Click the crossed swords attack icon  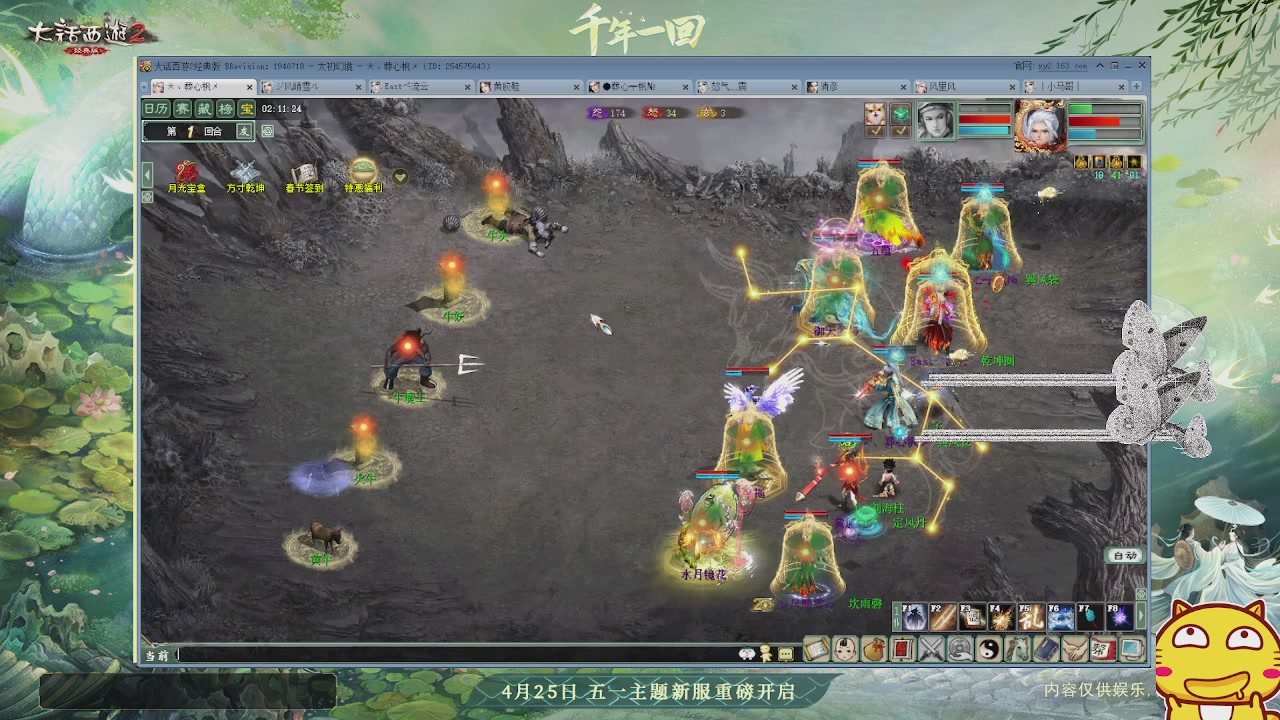[930, 648]
